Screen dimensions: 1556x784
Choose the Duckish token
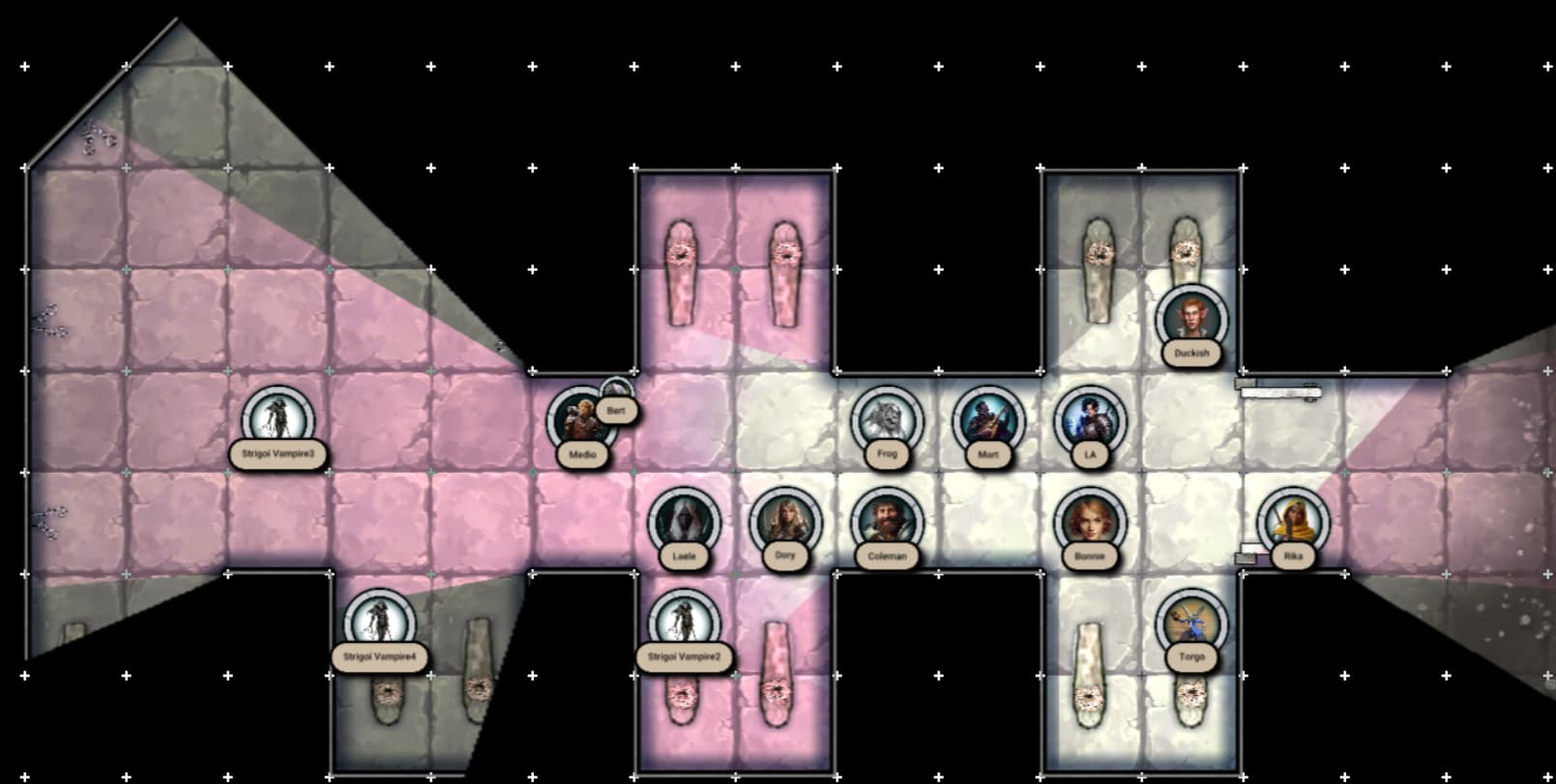tap(1191, 319)
